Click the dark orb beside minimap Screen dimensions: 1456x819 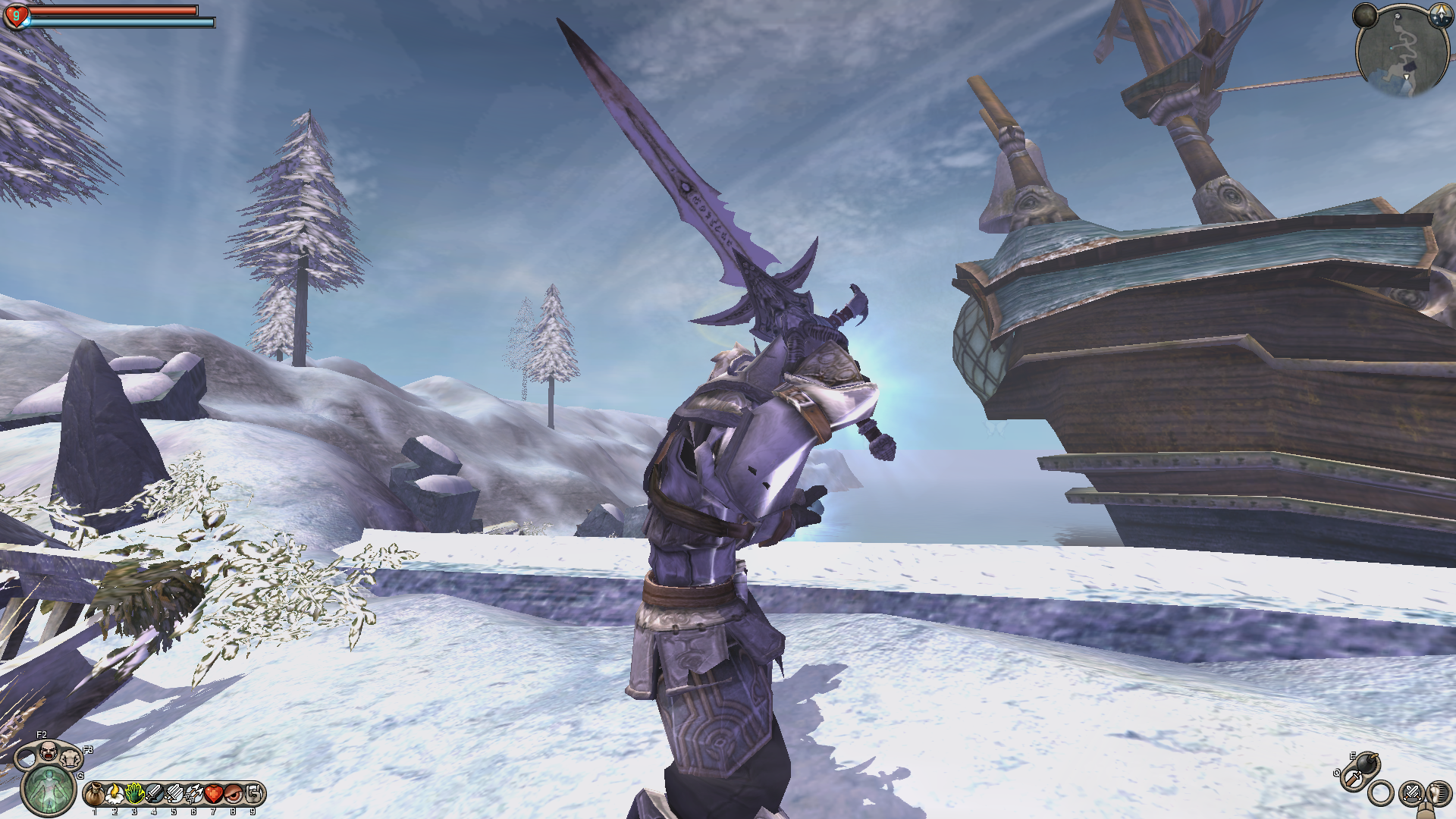pyautogui.click(x=1366, y=15)
